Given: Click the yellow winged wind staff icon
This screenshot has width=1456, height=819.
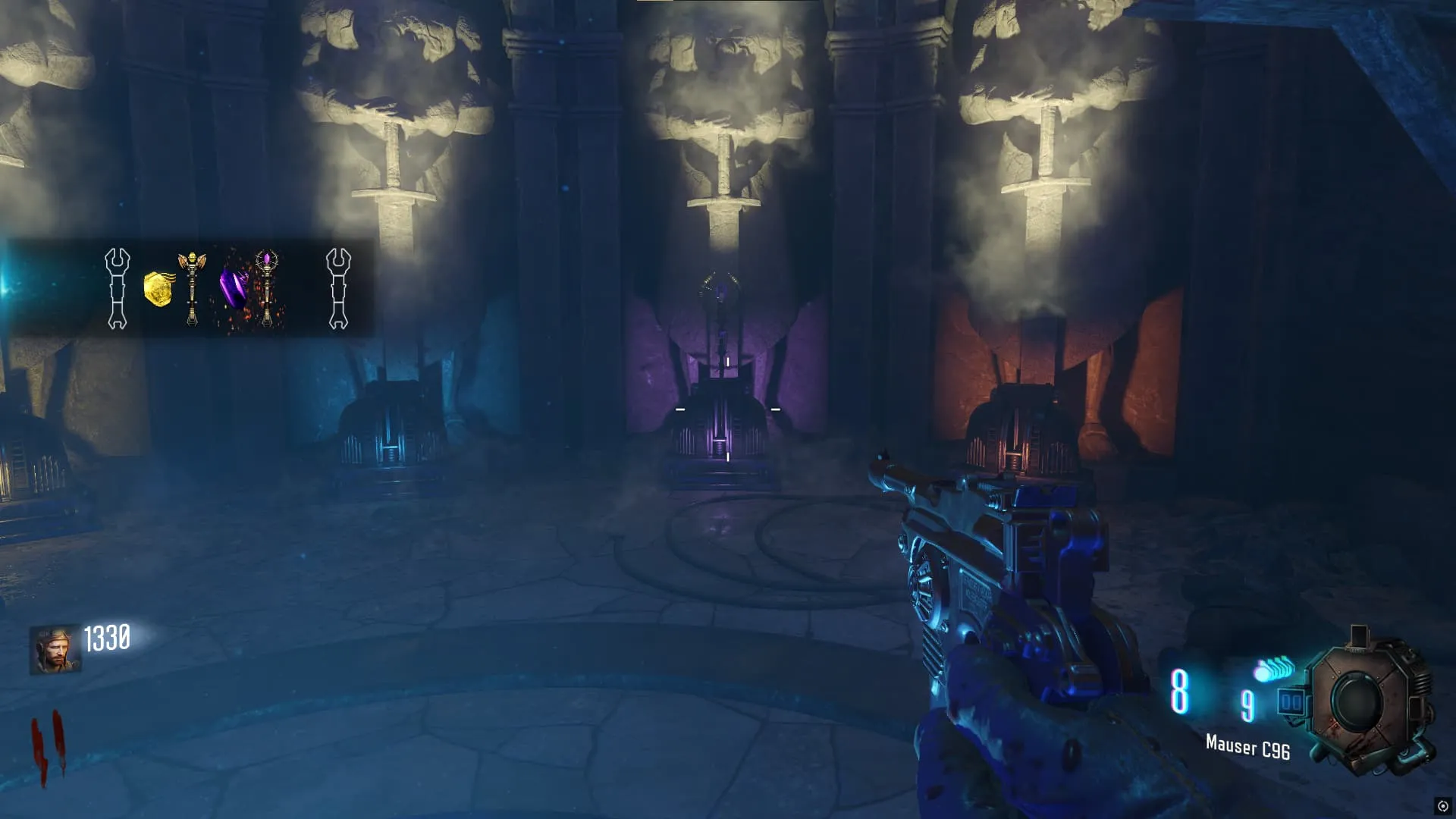Looking at the screenshot, I should click(x=192, y=288).
